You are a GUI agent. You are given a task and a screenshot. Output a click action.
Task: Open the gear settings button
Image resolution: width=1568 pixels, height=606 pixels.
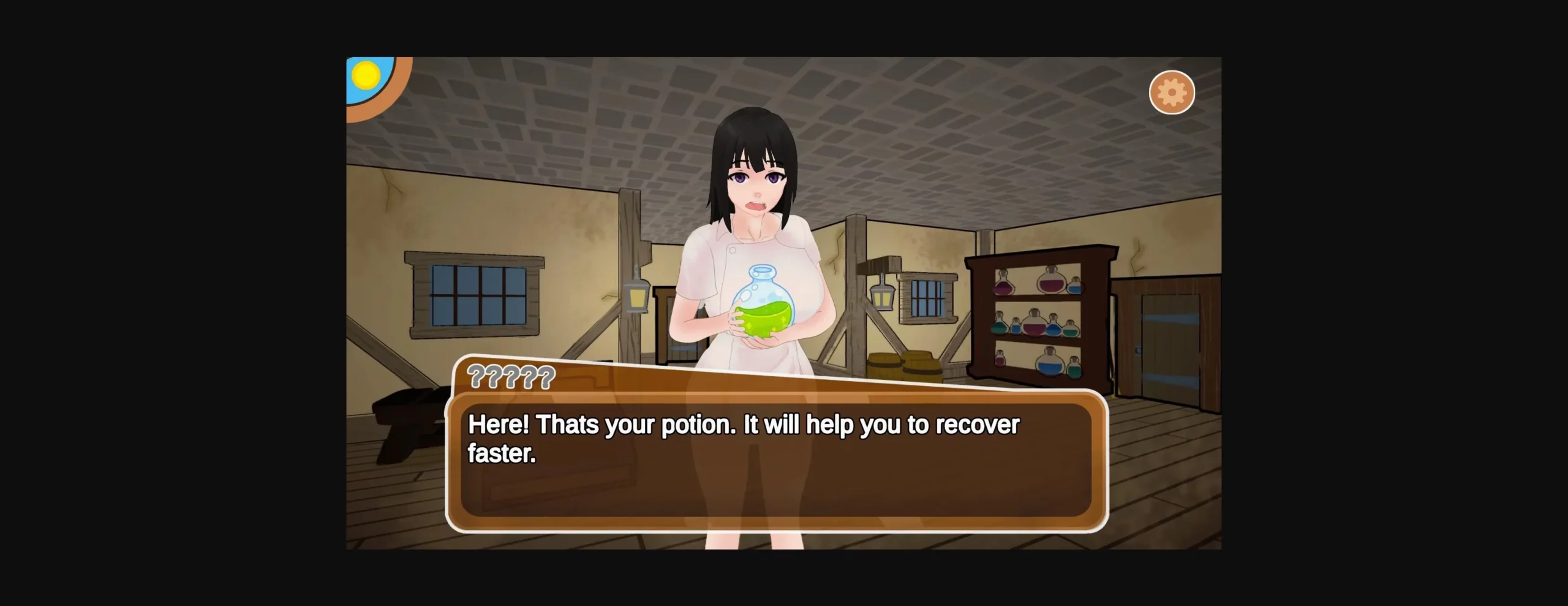[1171, 93]
